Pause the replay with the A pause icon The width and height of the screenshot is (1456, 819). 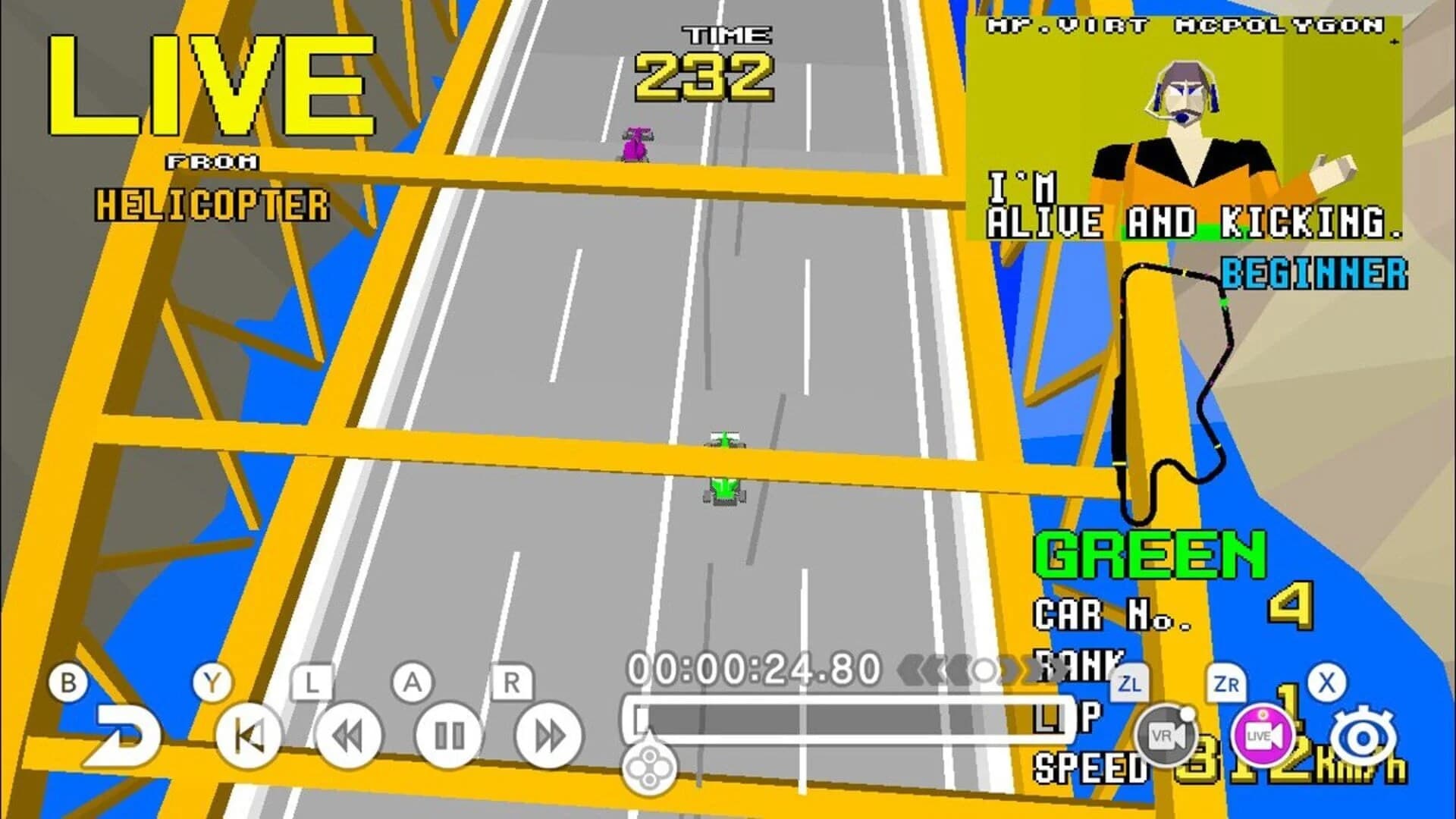tap(450, 735)
